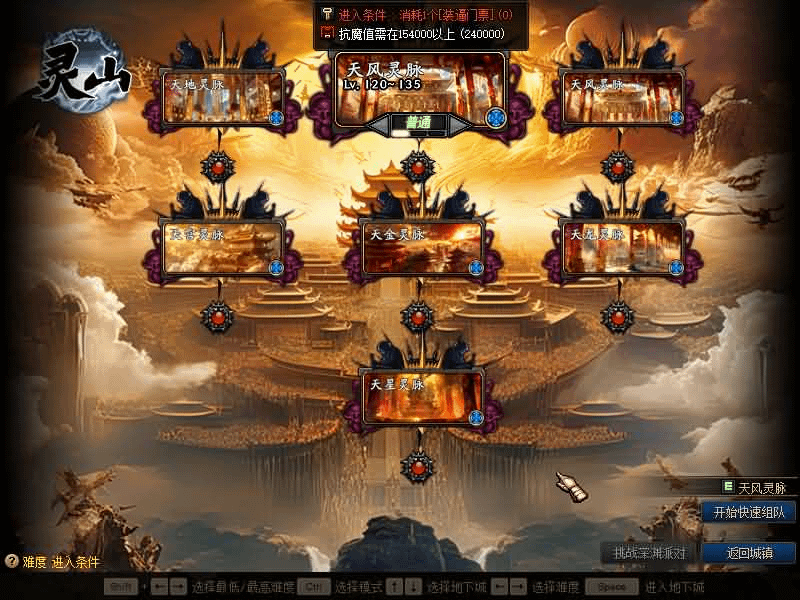
Task: Open the 难度 进入条件 help icon
Action: pos(12,562)
